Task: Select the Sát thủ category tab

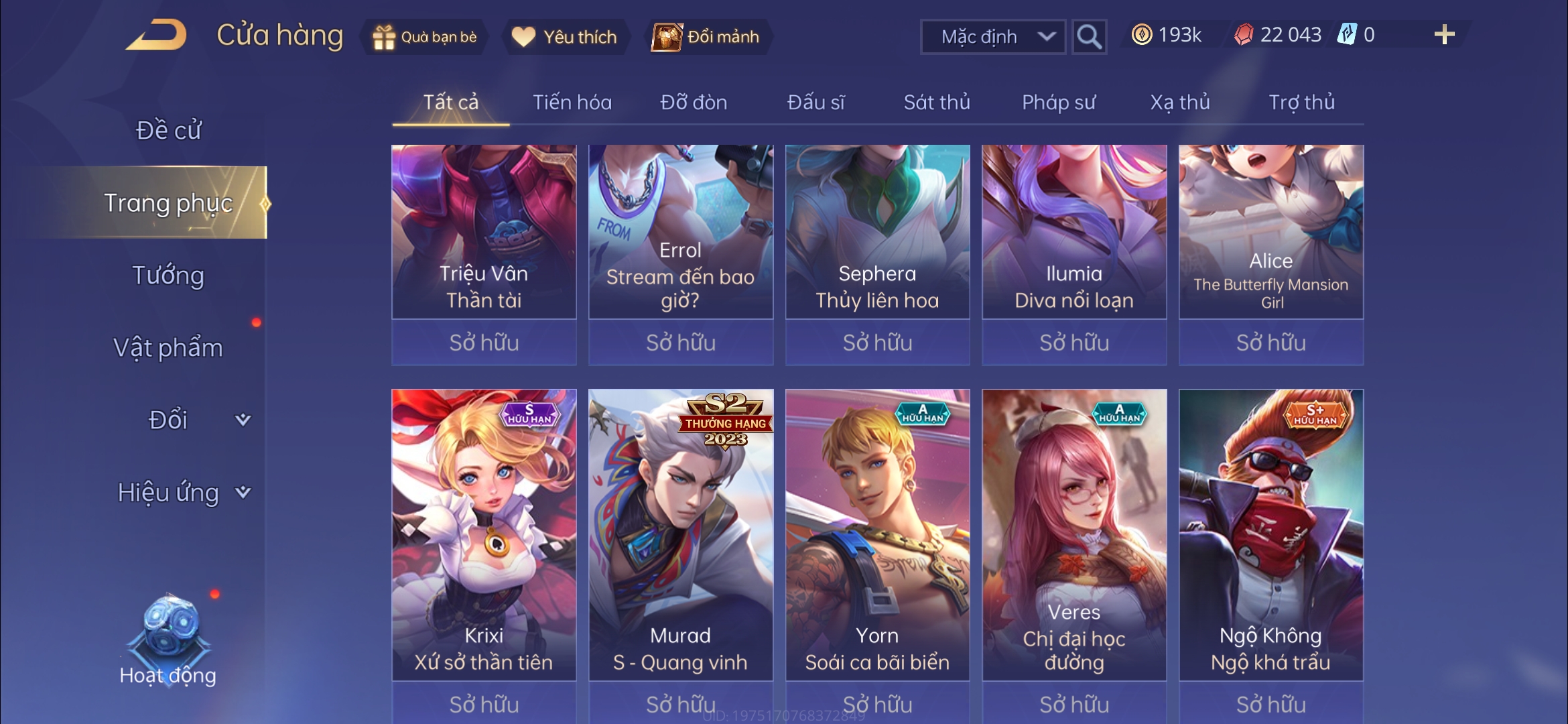Action: point(937,103)
